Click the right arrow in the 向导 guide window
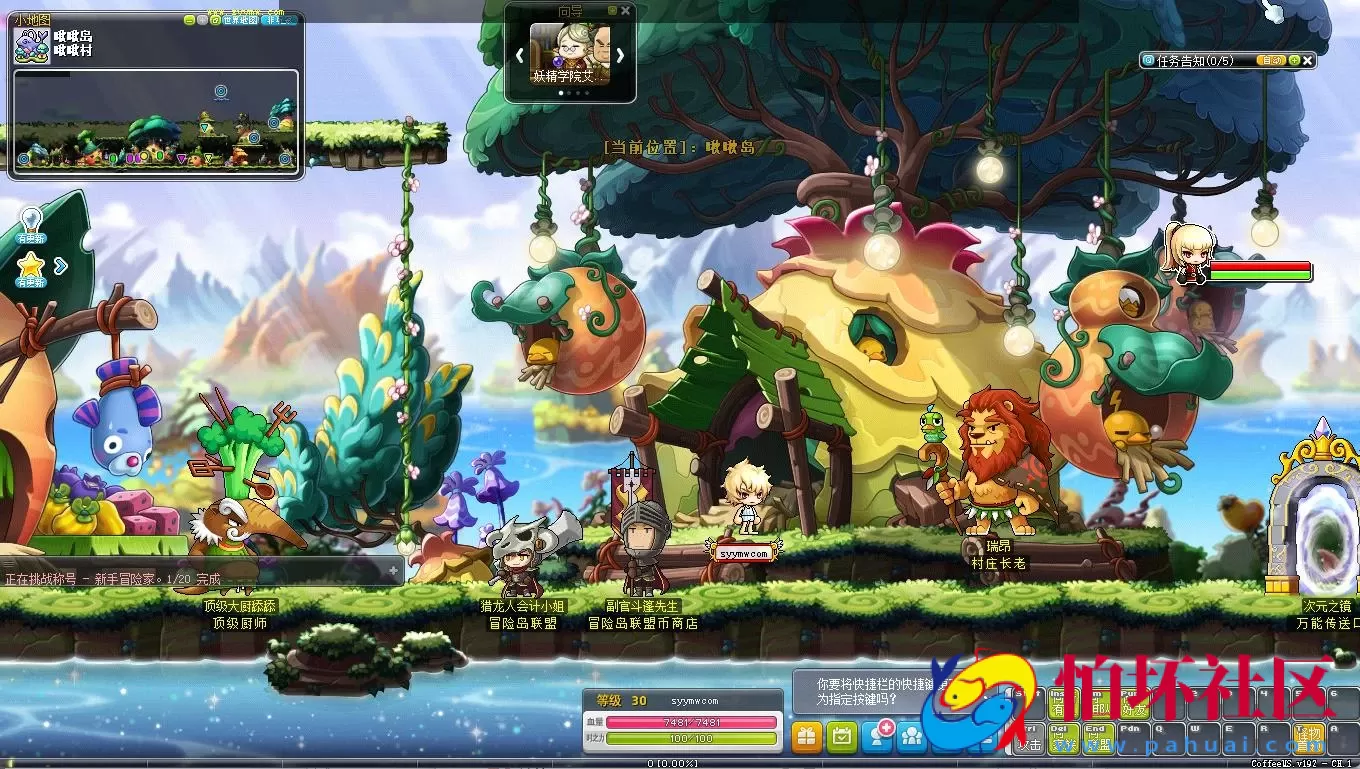Image resolution: width=1360 pixels, height=769 pixels. pos(619,55)
